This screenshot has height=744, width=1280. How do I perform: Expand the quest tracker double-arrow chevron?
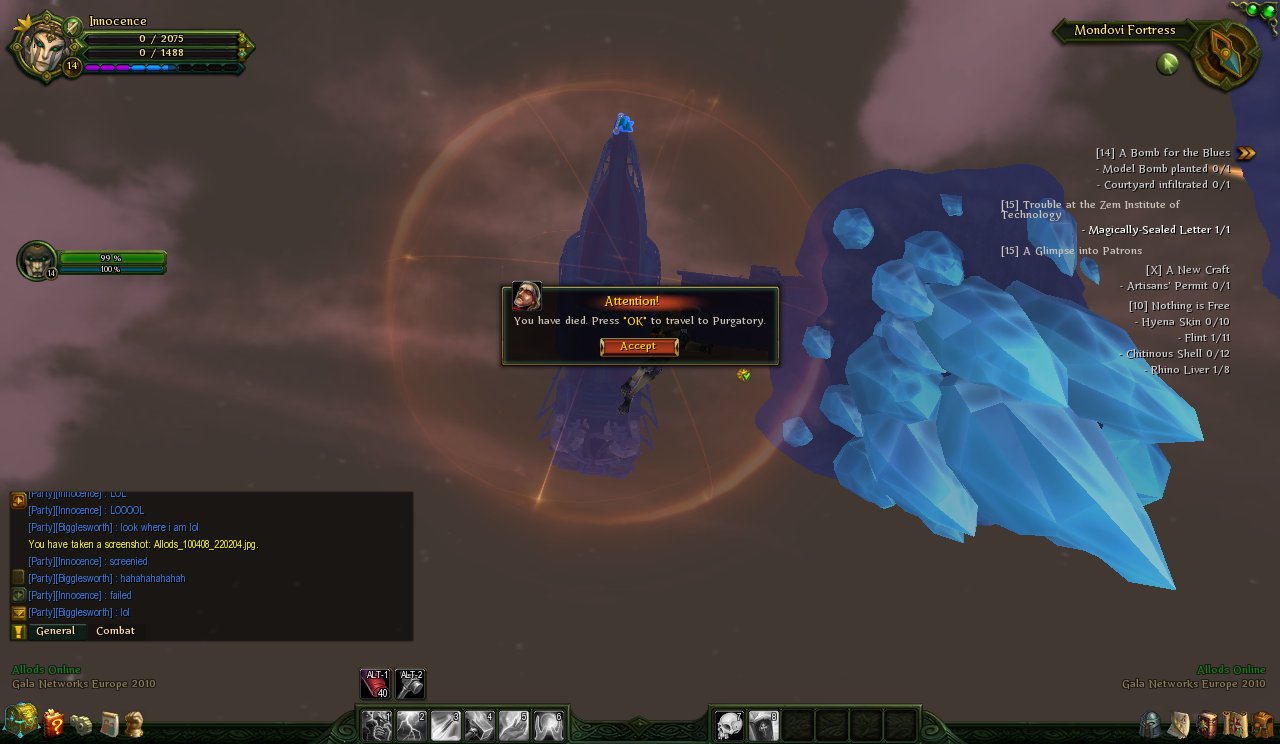[x=1244, y=152]
